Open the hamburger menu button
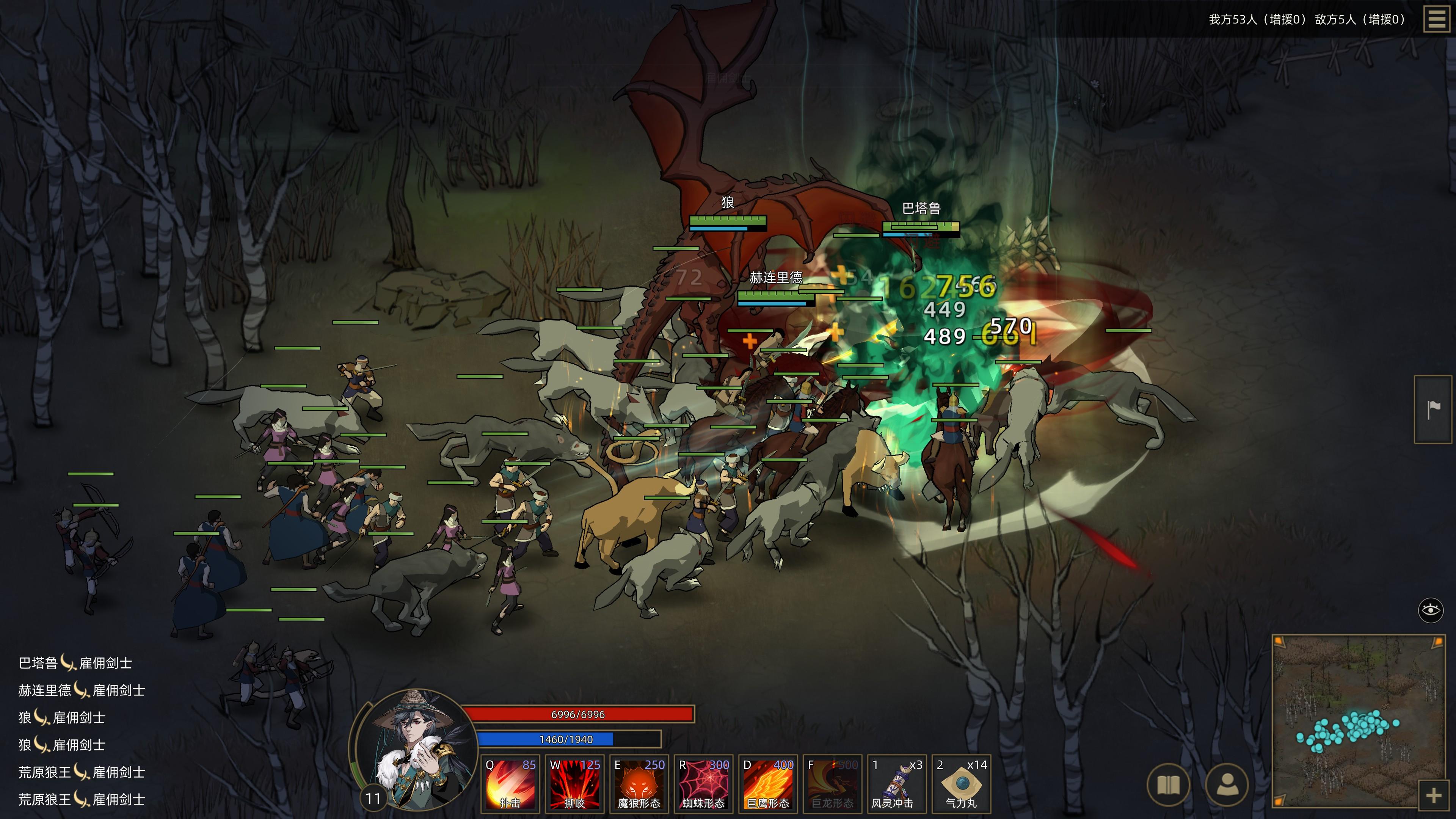 (1436, 19)
